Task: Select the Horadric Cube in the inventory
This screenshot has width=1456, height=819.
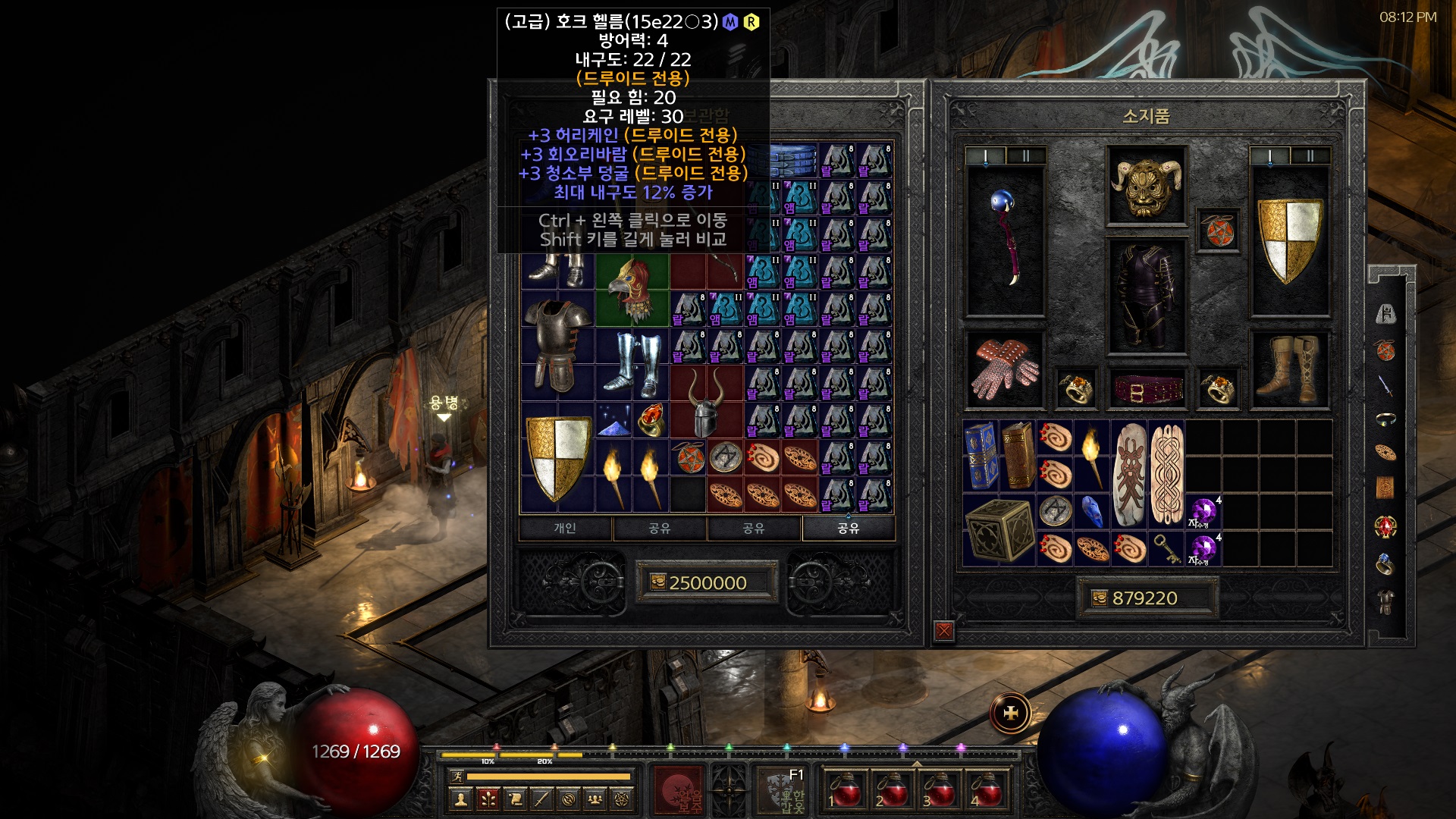Action: point(999,531)
